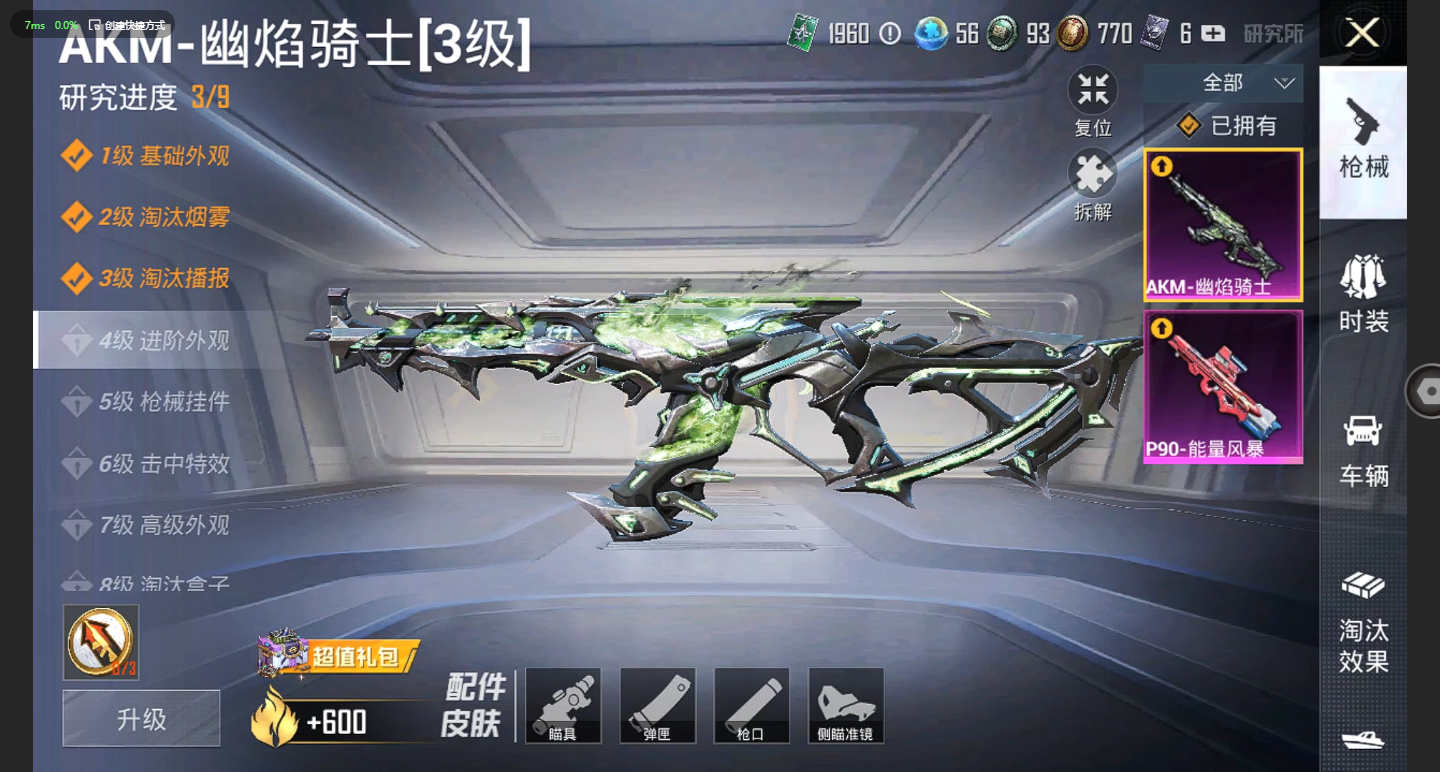Click the 升级 upgrade button

[x=141, y=718]
